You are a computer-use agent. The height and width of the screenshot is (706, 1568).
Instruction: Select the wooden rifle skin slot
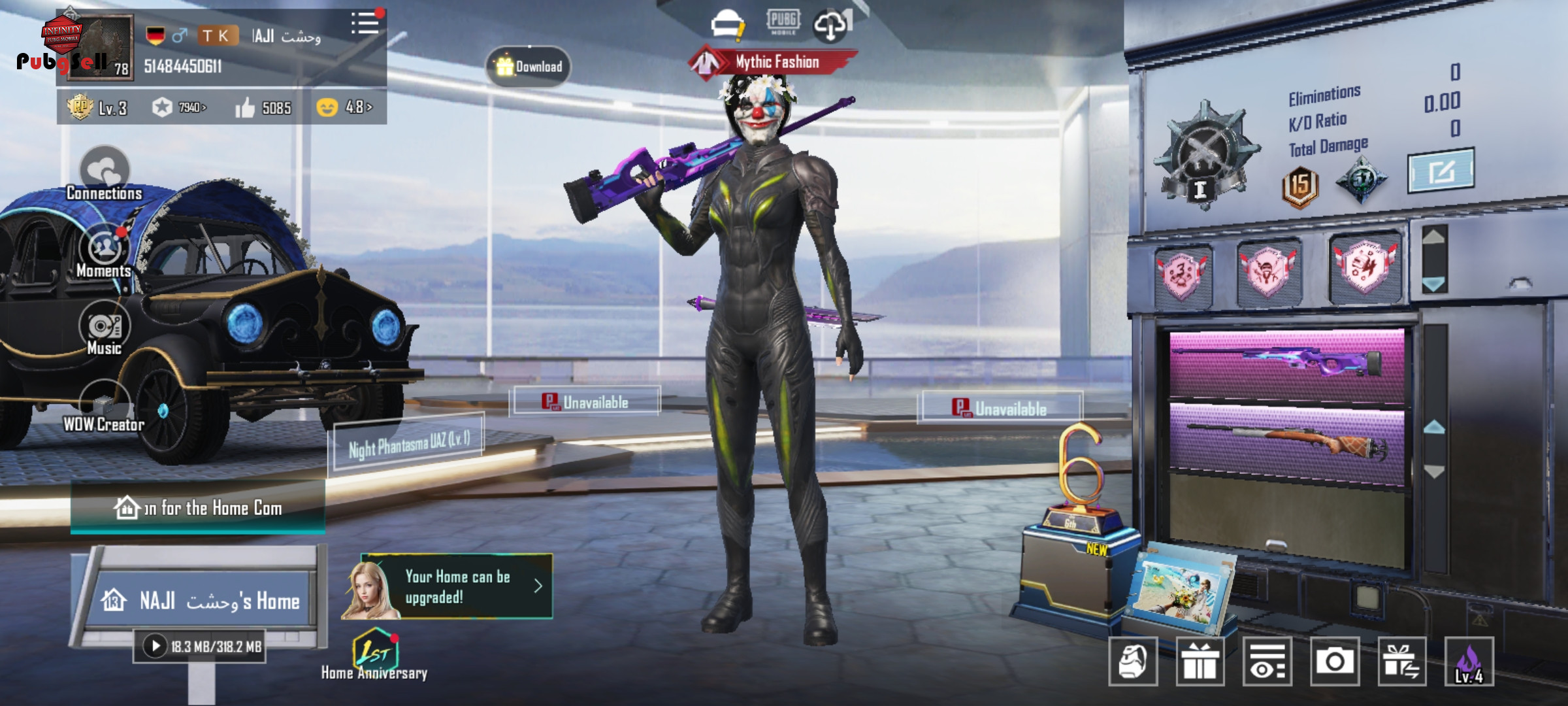(x=1286, y=442)
